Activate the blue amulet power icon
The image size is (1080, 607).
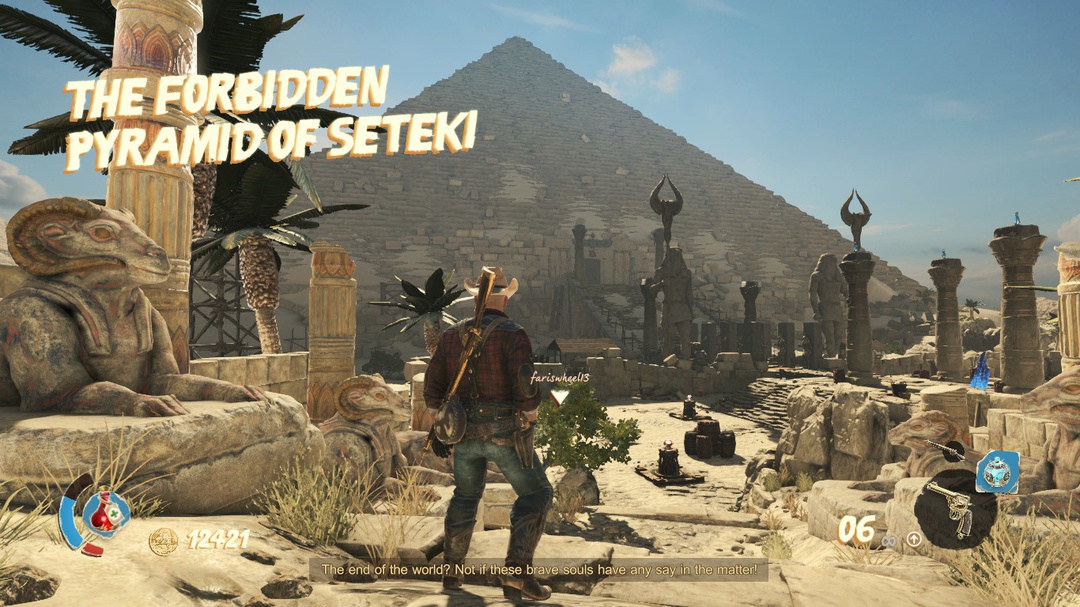(x=996, y=471)
